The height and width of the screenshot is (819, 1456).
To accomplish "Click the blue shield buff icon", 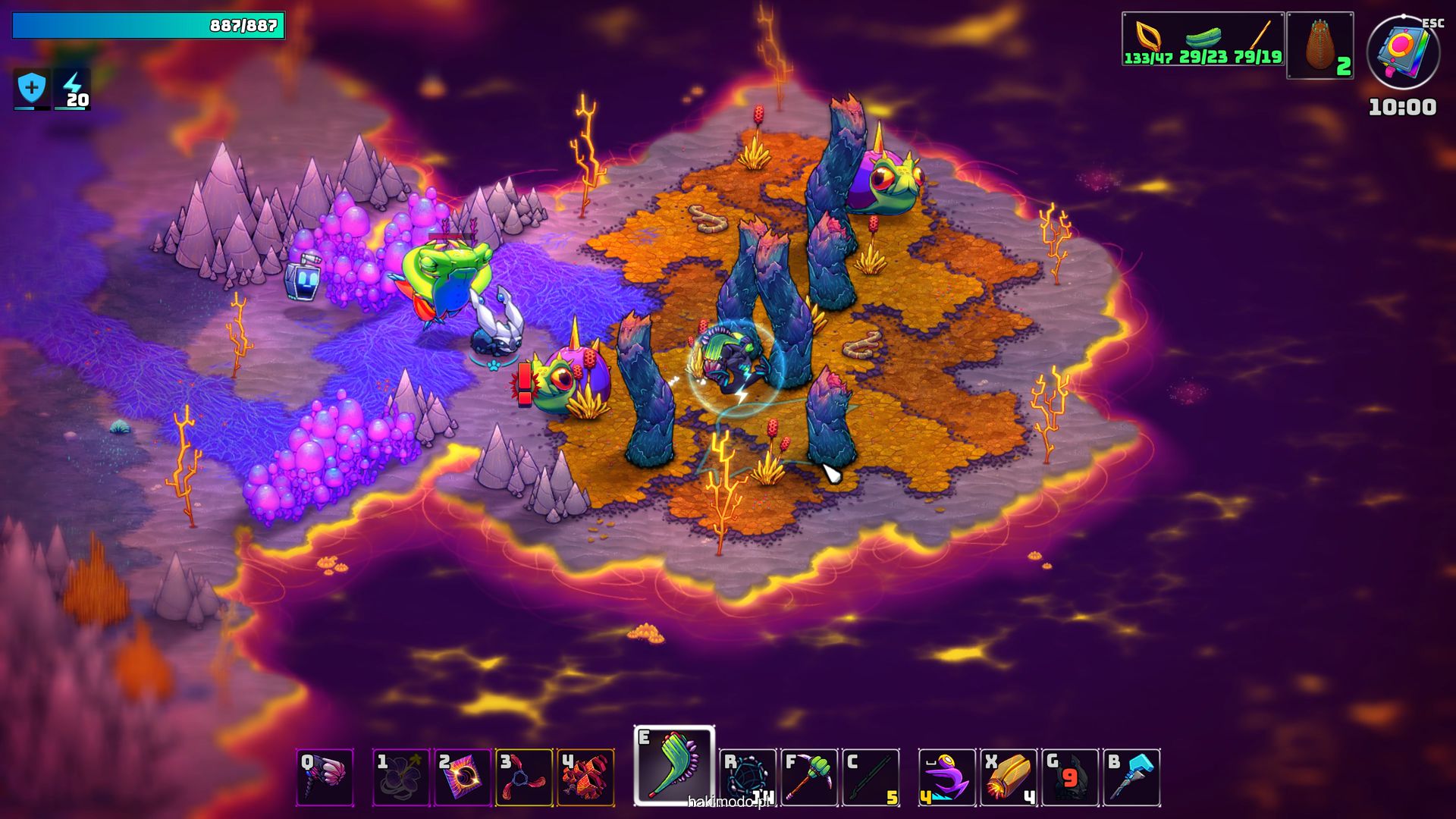I will (x=32, y=89).
